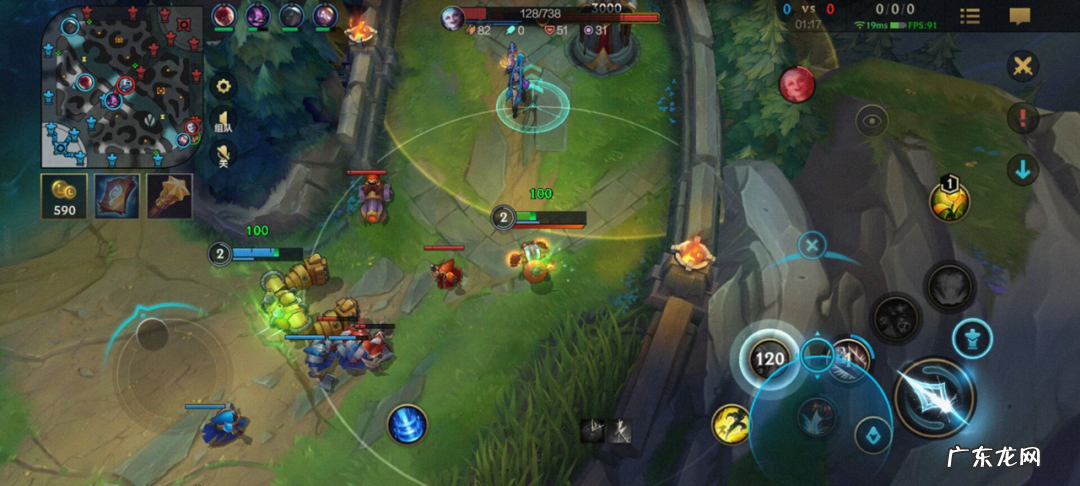Image resolution: width=1080 pixels, height=486 pixels.
Task: Buy the recommended golden mace item
Action: click(168, 196)
